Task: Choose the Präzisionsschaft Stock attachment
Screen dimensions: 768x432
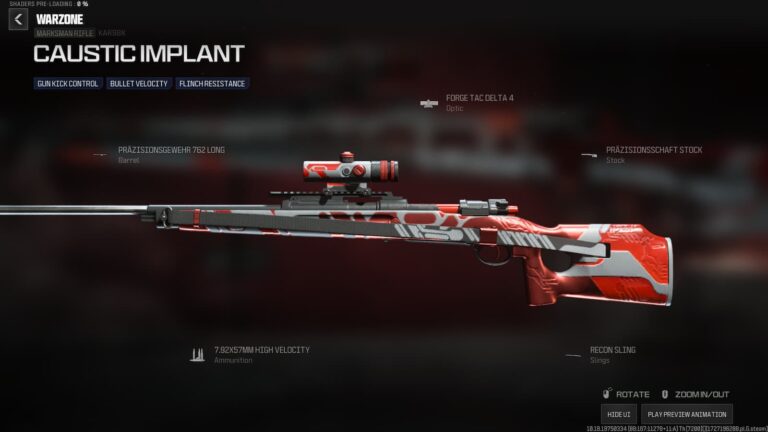Action: (654, 150)
